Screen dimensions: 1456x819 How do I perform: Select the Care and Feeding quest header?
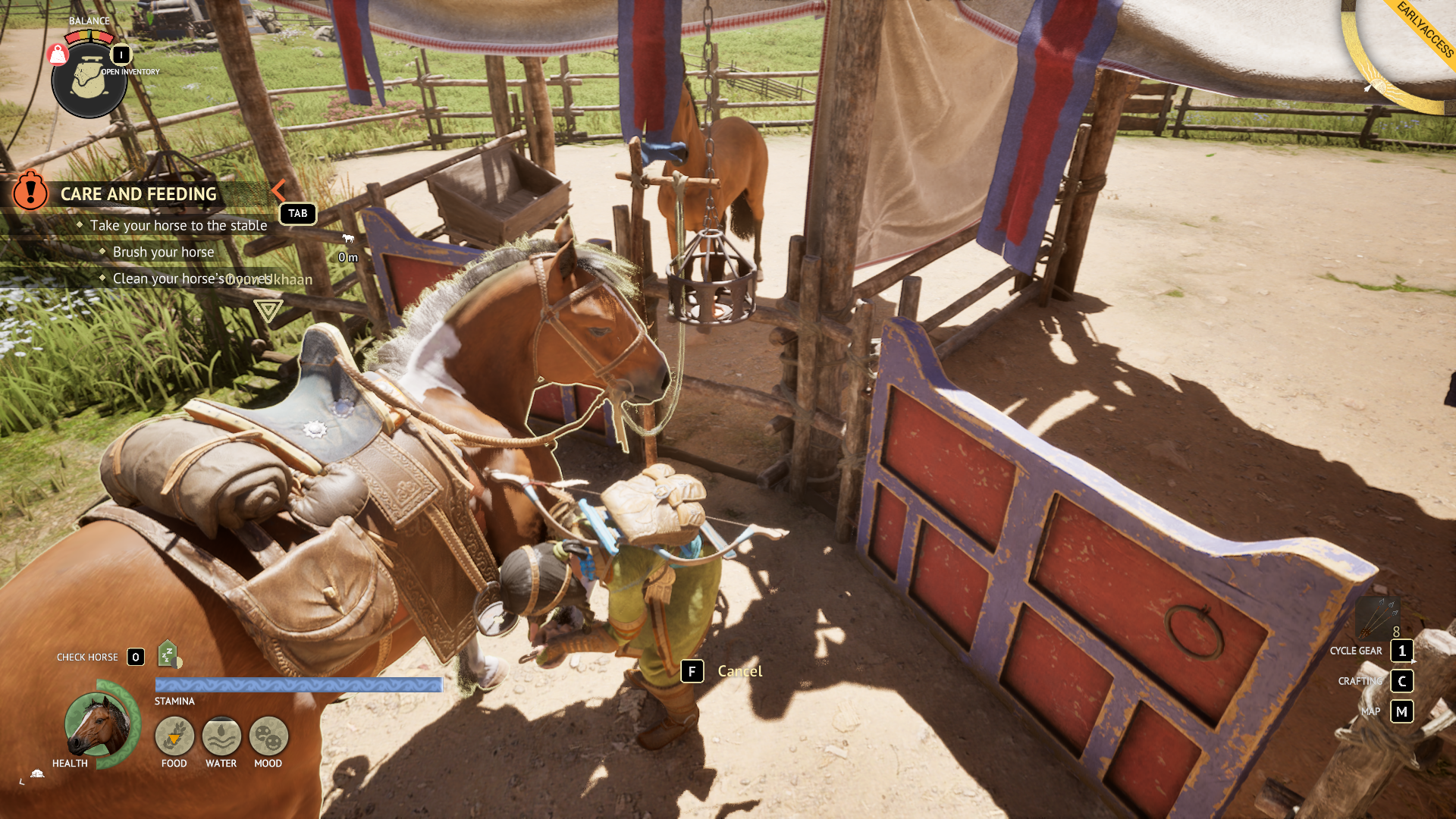[x=138, y=194]
